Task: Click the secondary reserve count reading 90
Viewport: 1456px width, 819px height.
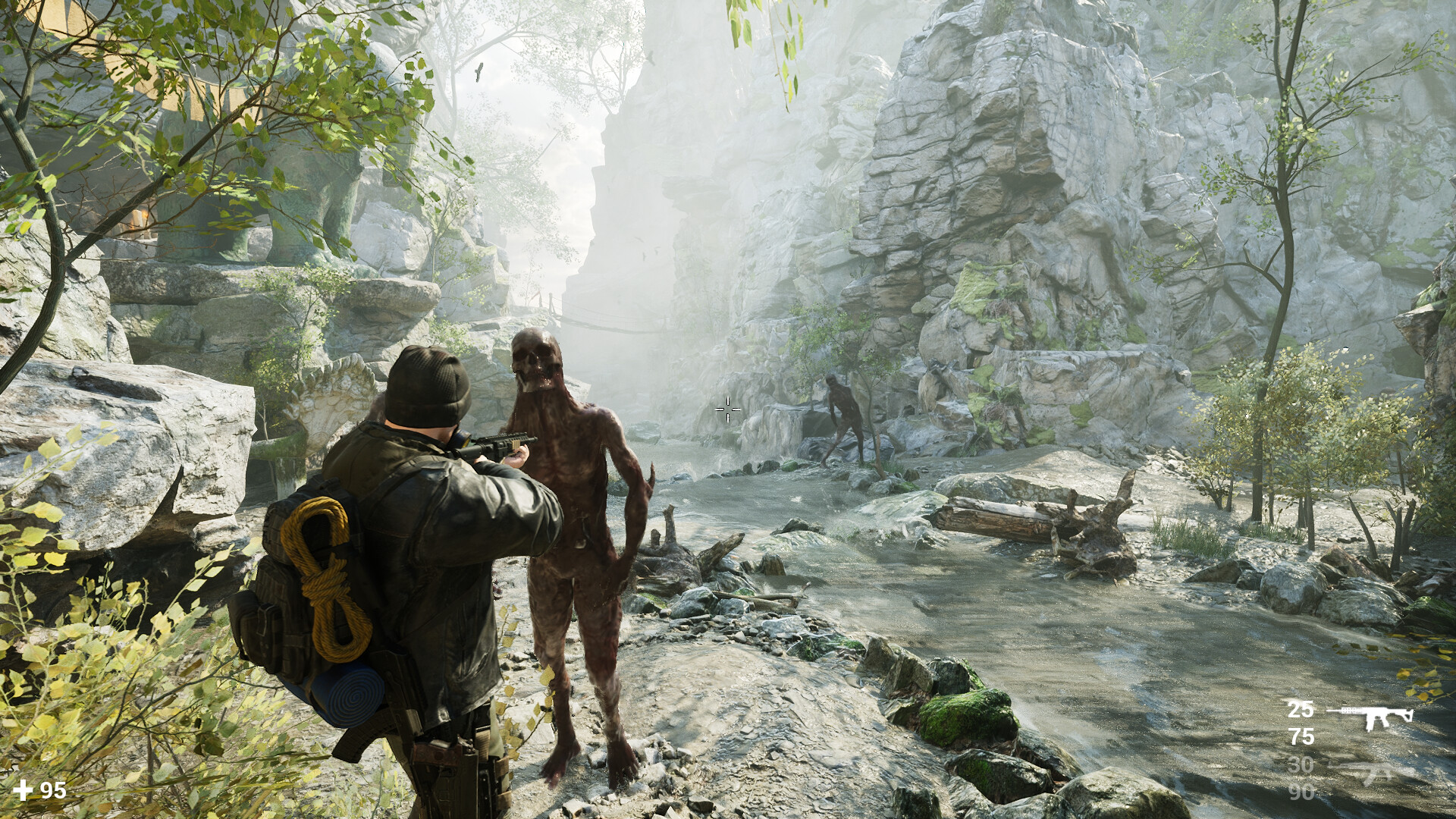Action: coord(1301,791)
